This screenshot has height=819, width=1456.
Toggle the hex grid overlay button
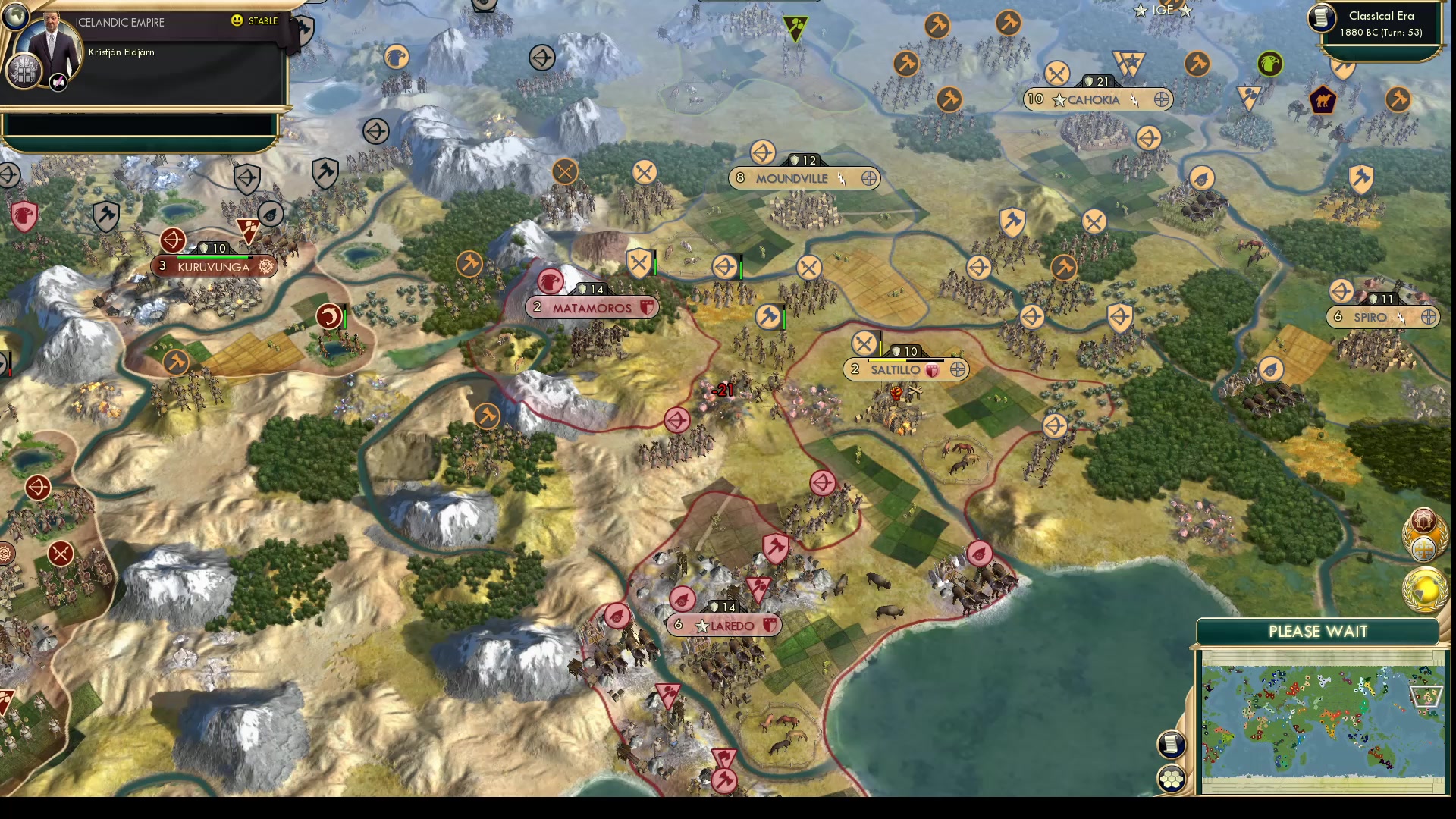[x=1172, y=778]
